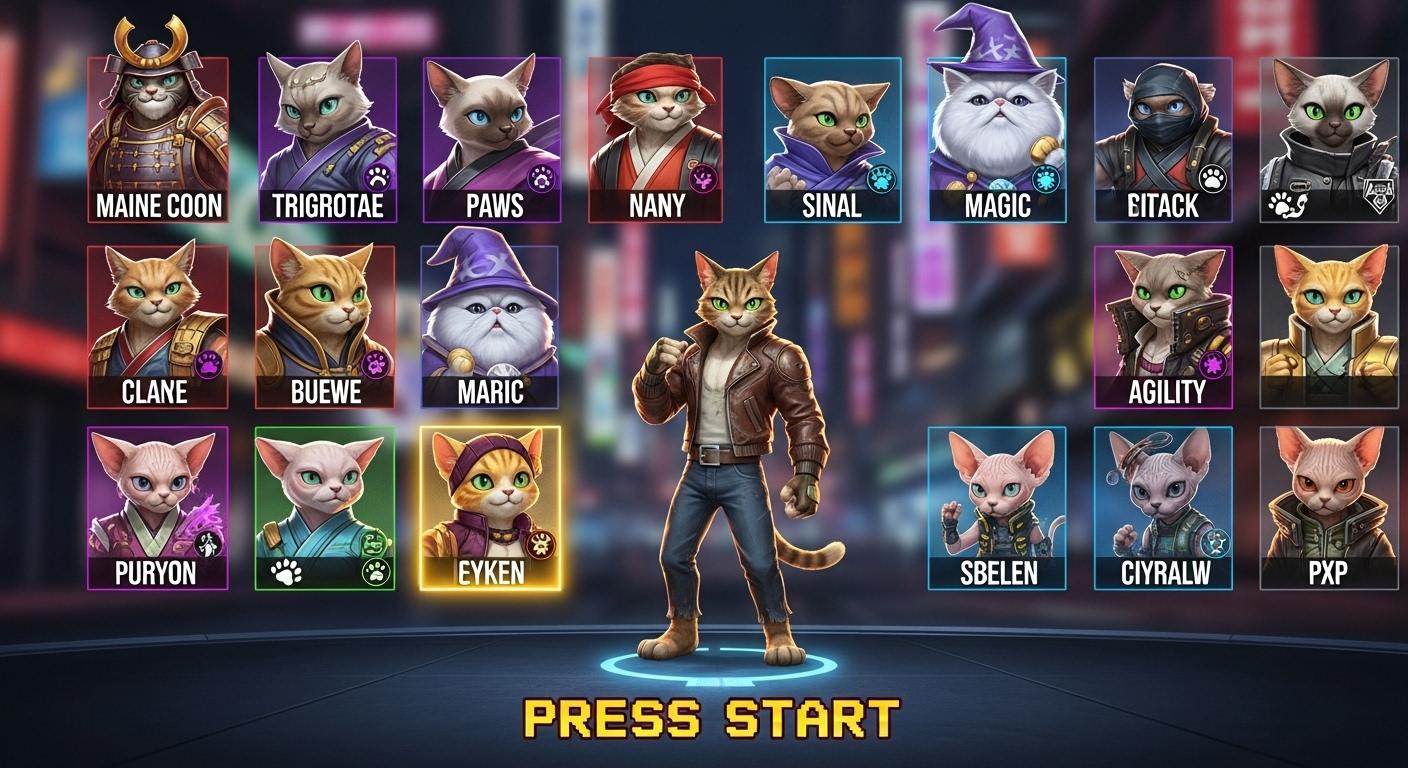The width and height of the screenshot is (1408, 768).
Task: Select the MAGIC wizard cat
Action: 997,138
